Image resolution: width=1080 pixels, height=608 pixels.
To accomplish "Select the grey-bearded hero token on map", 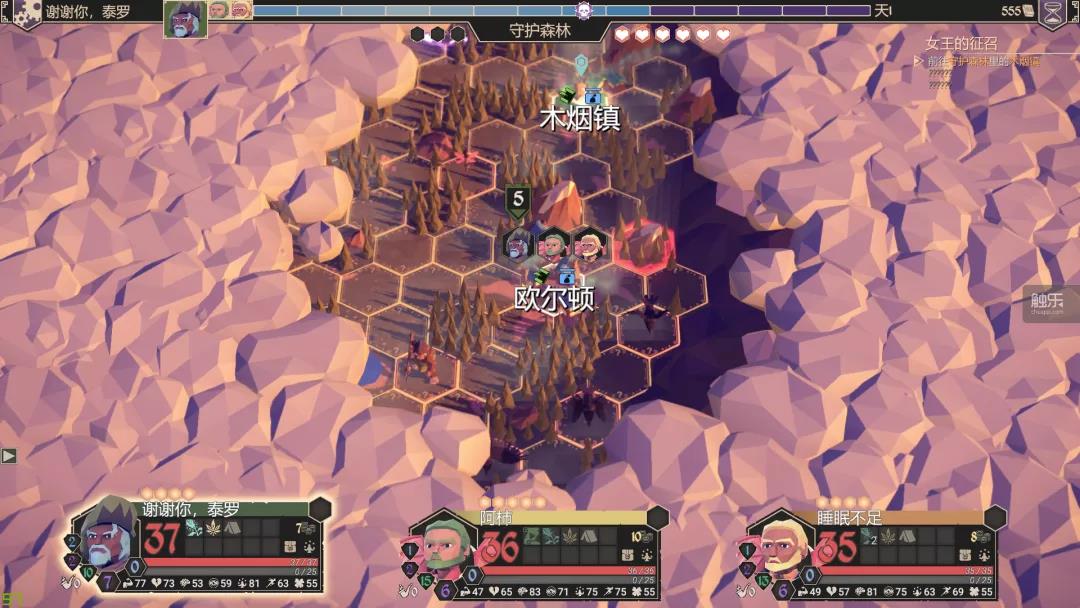I will [518, 244].
